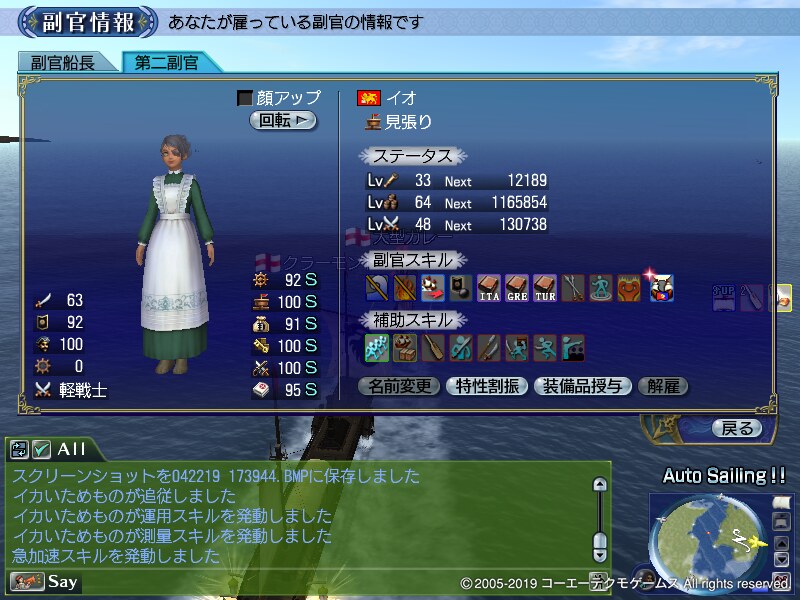Select the GRE language skill book
Viewport: 800px width, 600px height.
click(x=517, y=288)
